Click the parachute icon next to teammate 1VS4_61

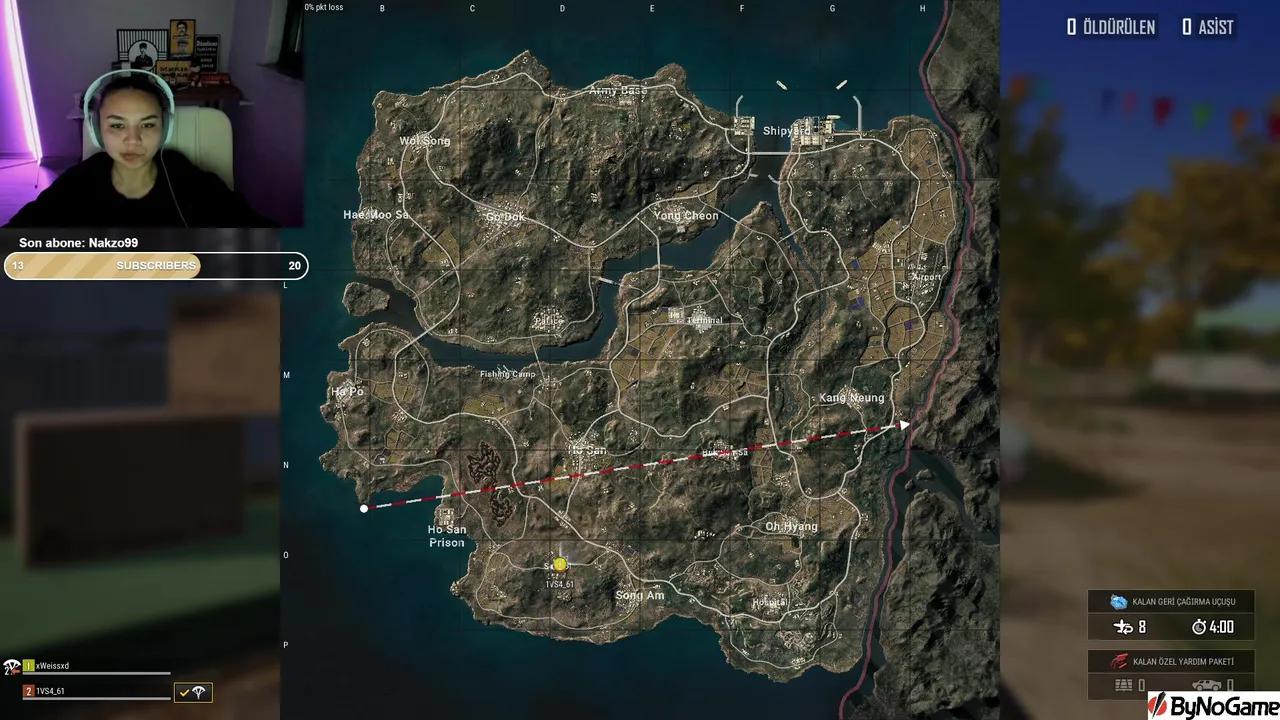pos(197,692)
